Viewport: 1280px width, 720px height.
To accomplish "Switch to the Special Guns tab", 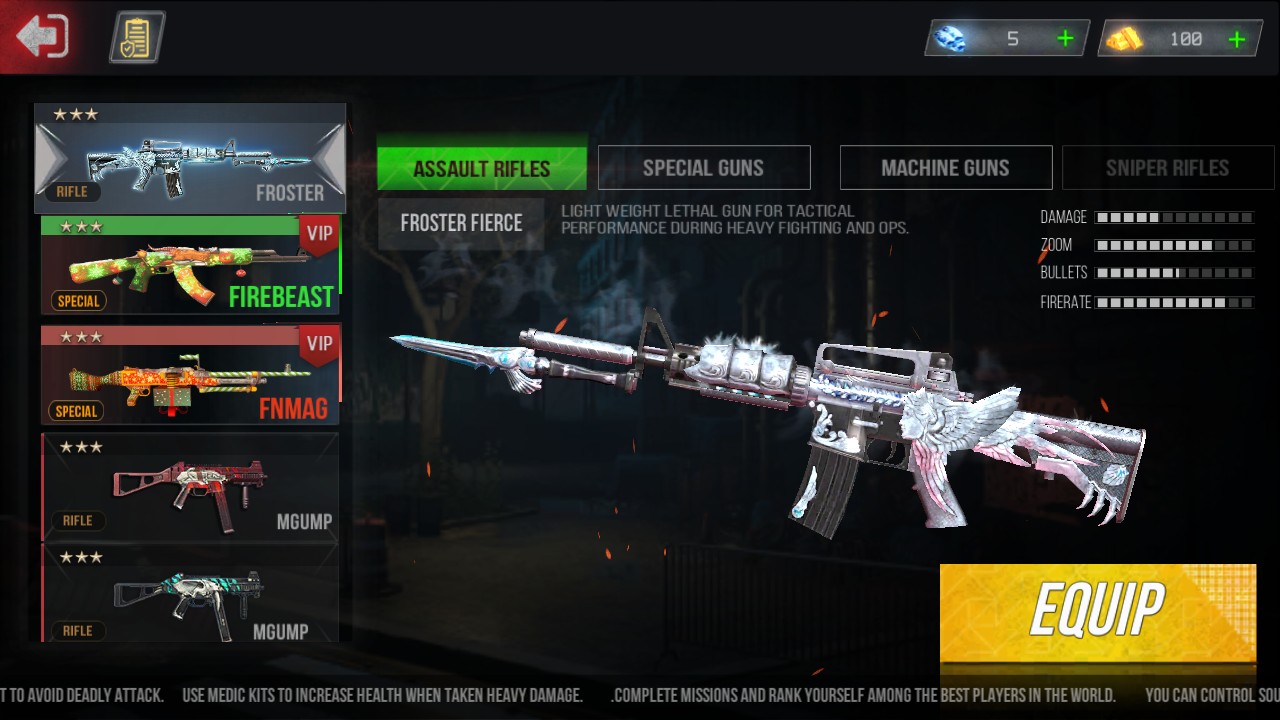I will [704, 168].
